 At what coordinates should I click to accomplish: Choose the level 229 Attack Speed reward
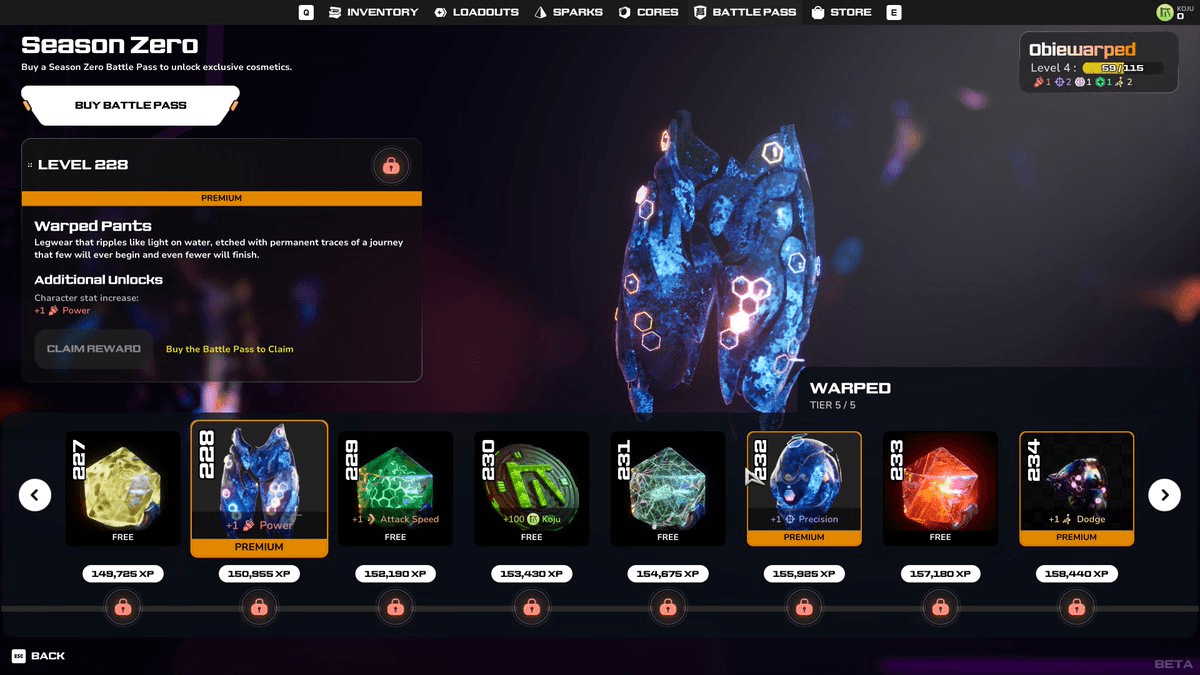[x=395, y=488]
